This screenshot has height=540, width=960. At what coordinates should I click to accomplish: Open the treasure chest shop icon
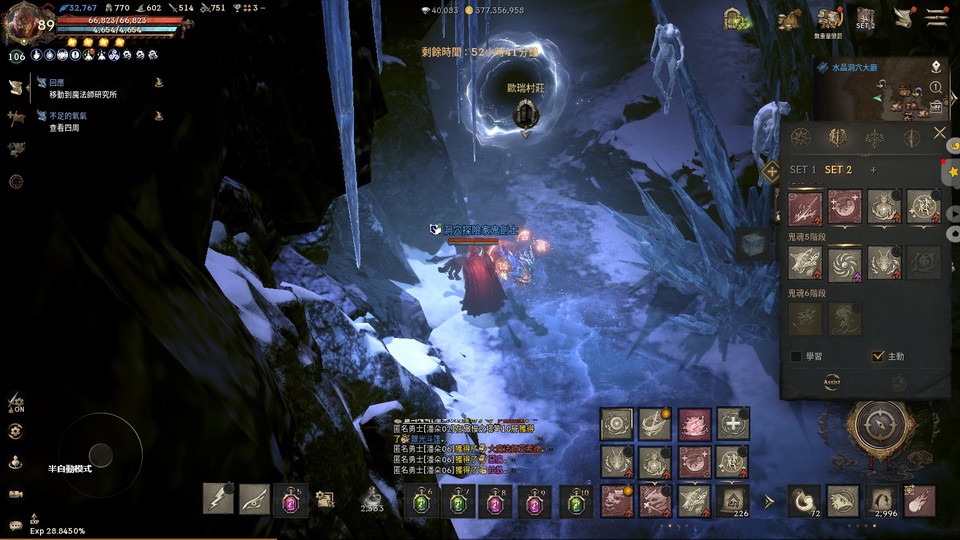tap(738, 19)
